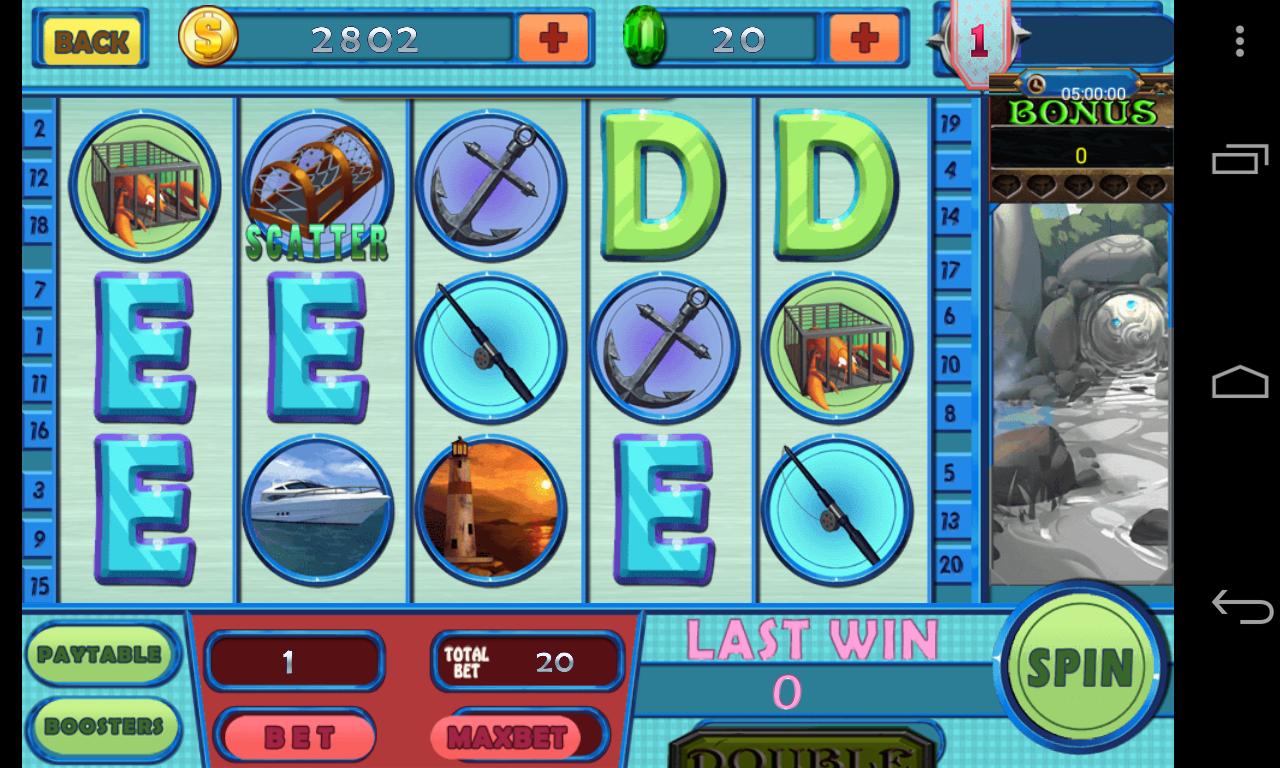
Task: Open the PAYTABLE
Action: tap(101, 655)
